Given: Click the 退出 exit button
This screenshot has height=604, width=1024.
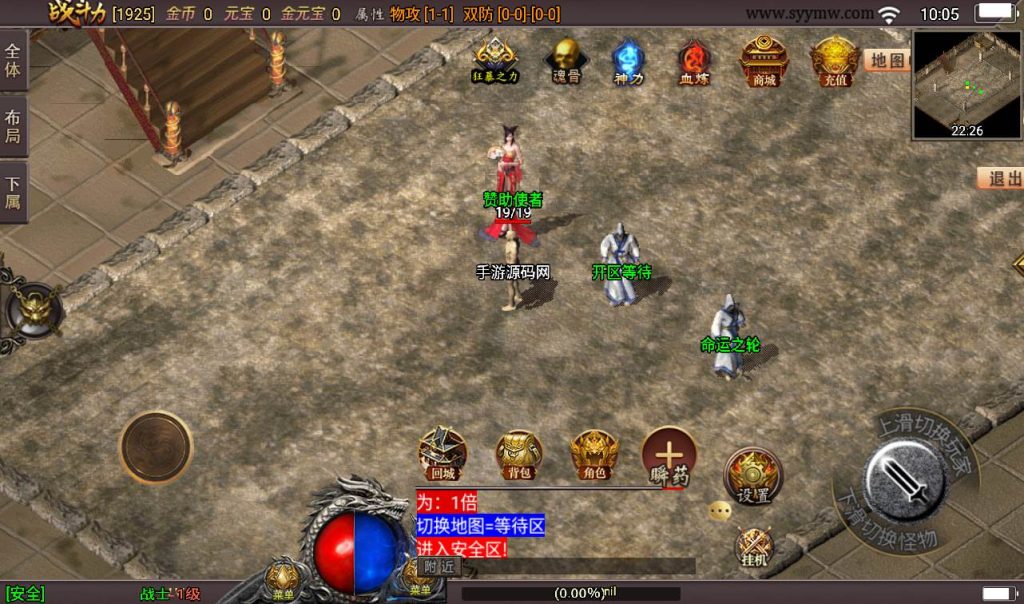Looking at the screenshot, I should pos(1001,179).
